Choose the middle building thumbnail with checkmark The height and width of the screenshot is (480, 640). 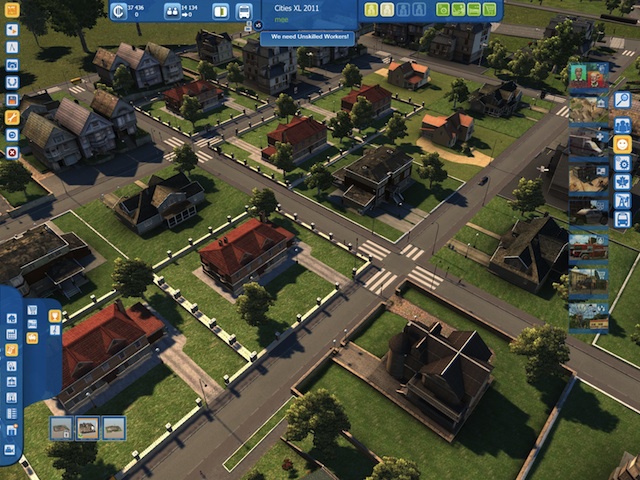(x=88, y=428)
